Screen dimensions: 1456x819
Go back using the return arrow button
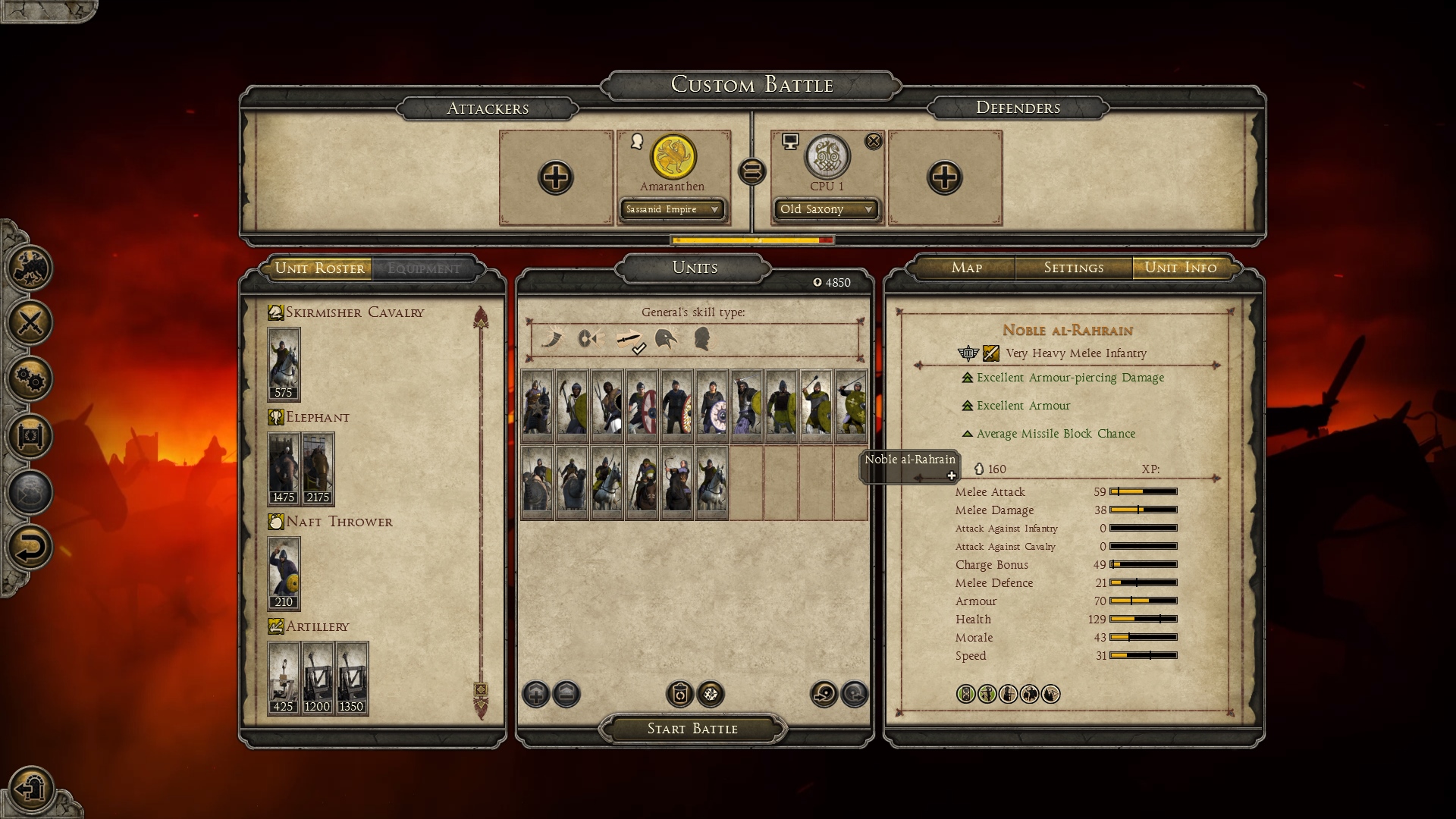(30, 548)
